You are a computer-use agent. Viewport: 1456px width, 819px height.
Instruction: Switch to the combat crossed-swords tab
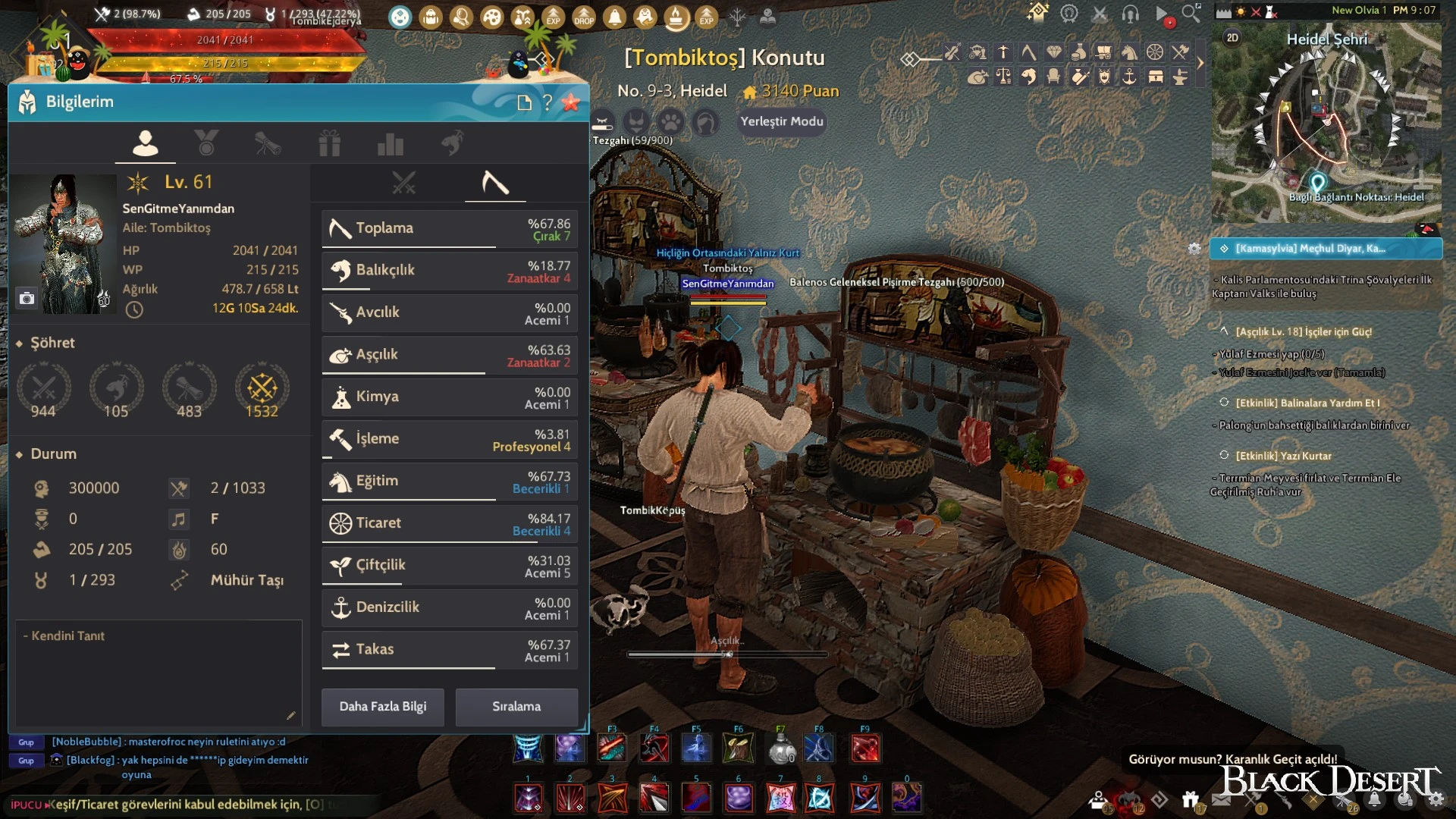coord(403,183)
